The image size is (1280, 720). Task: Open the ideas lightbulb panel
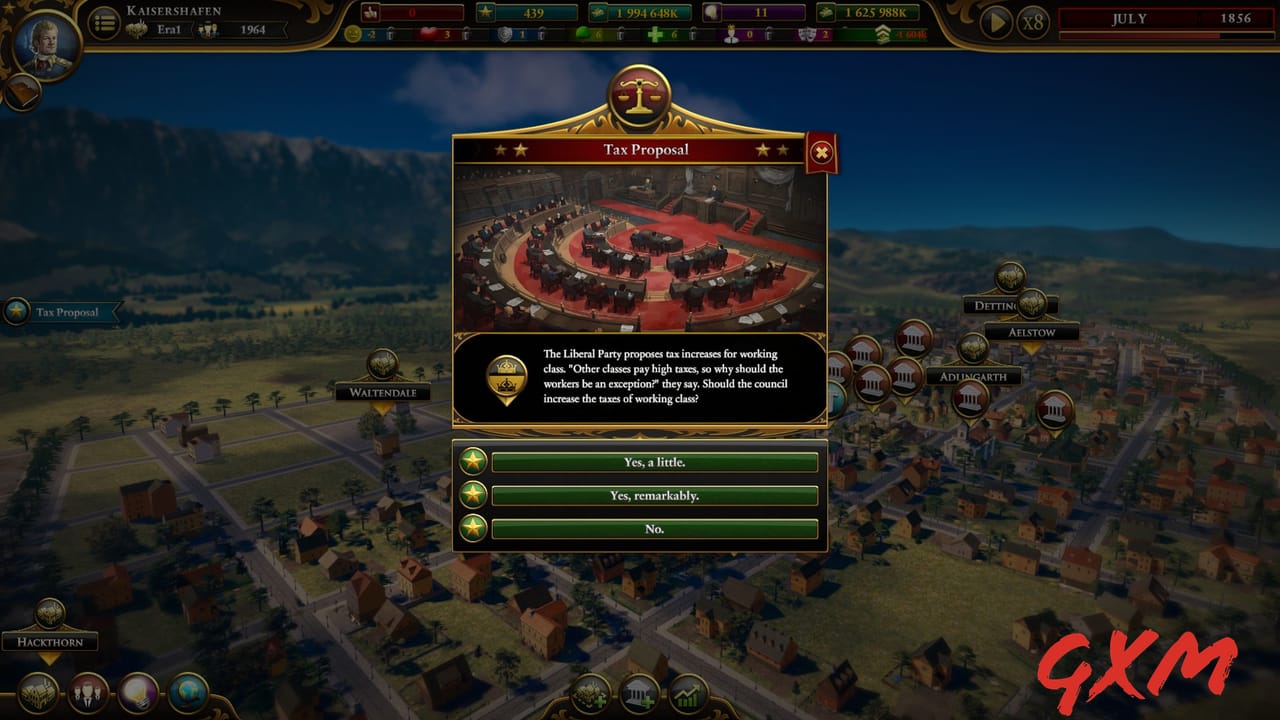coord(135,691)
